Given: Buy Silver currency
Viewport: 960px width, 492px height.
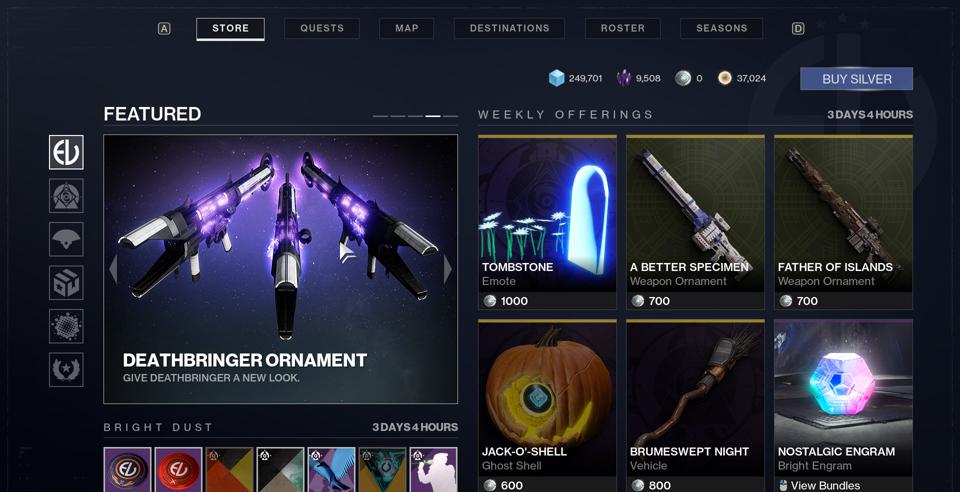Looking at the screenshot, I should click(856, 79).
